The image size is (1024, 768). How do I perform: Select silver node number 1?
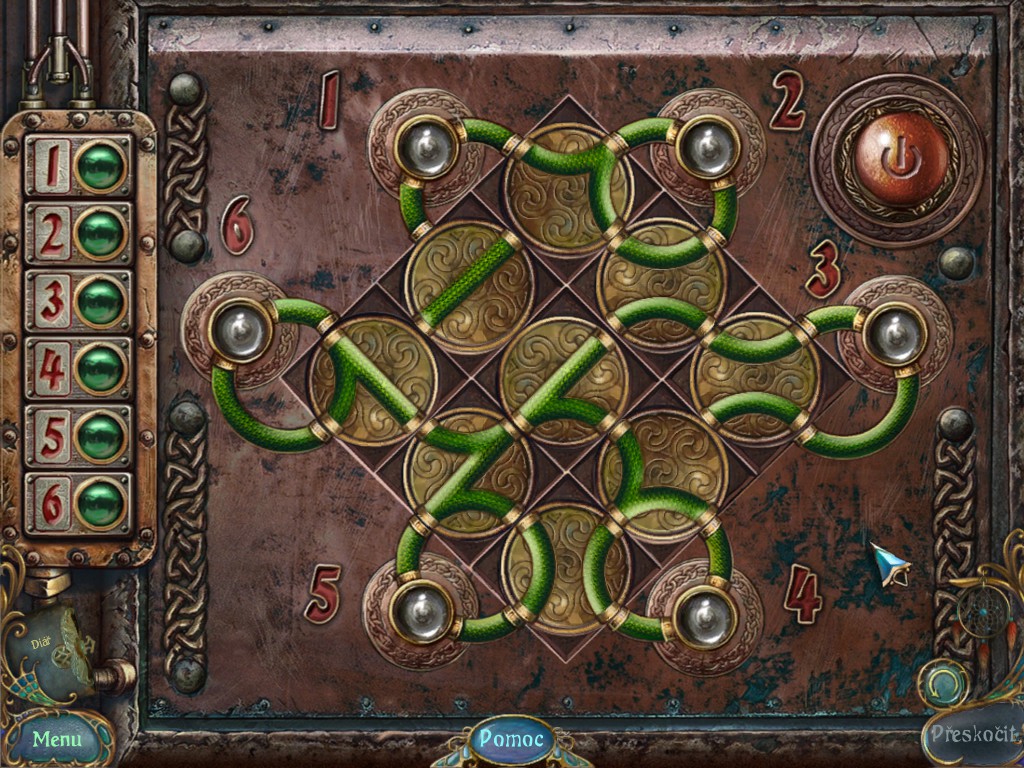pos(427,149)
